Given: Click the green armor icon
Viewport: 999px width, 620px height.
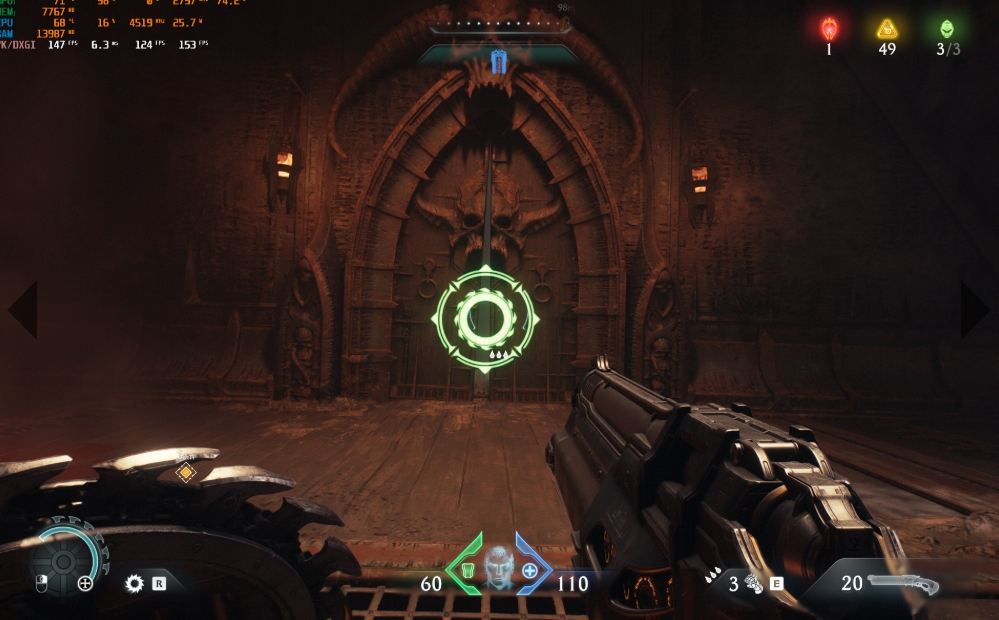Looking at the screenshot, I should coord(466,571).
